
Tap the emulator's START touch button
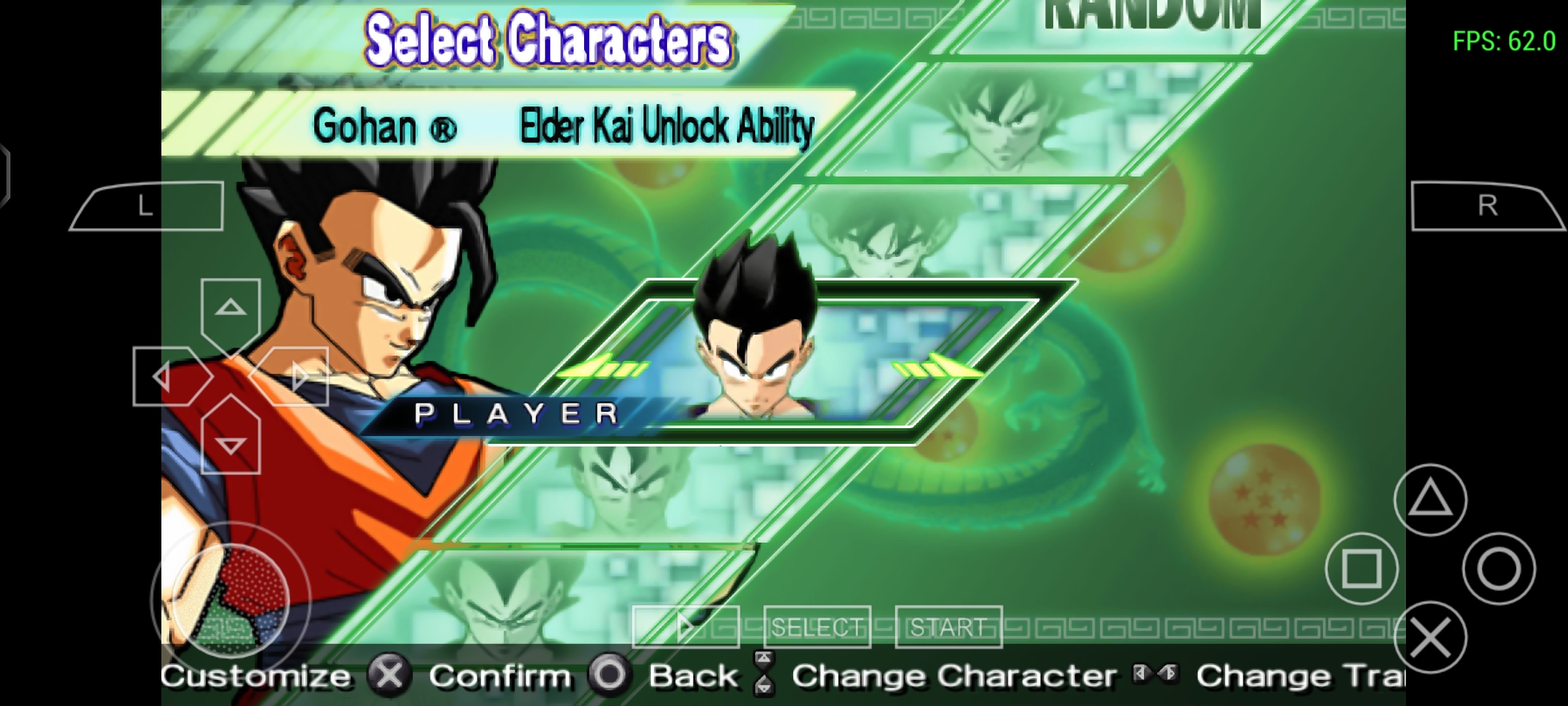click(x=948, y=628)
